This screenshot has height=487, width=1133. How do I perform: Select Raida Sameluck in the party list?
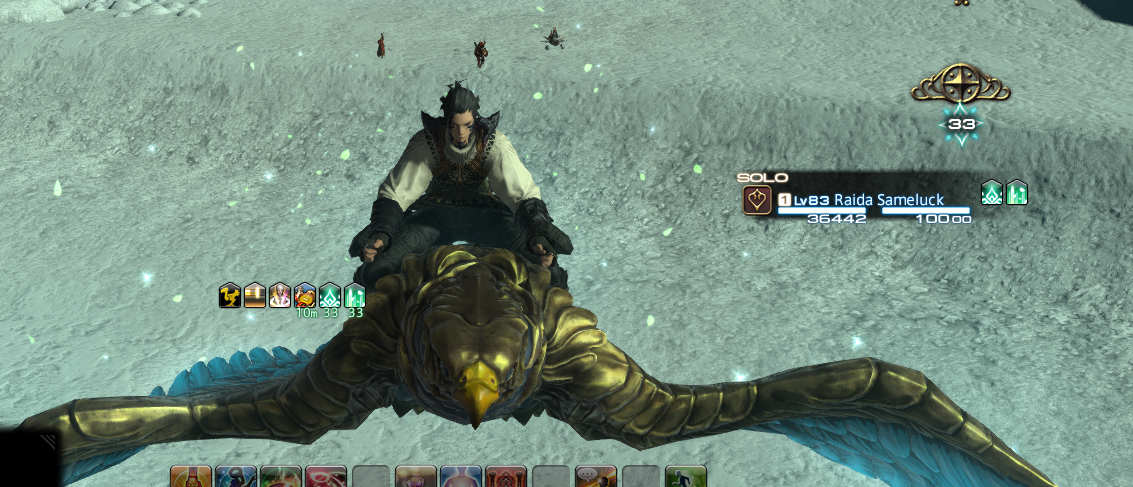(888, 200)
